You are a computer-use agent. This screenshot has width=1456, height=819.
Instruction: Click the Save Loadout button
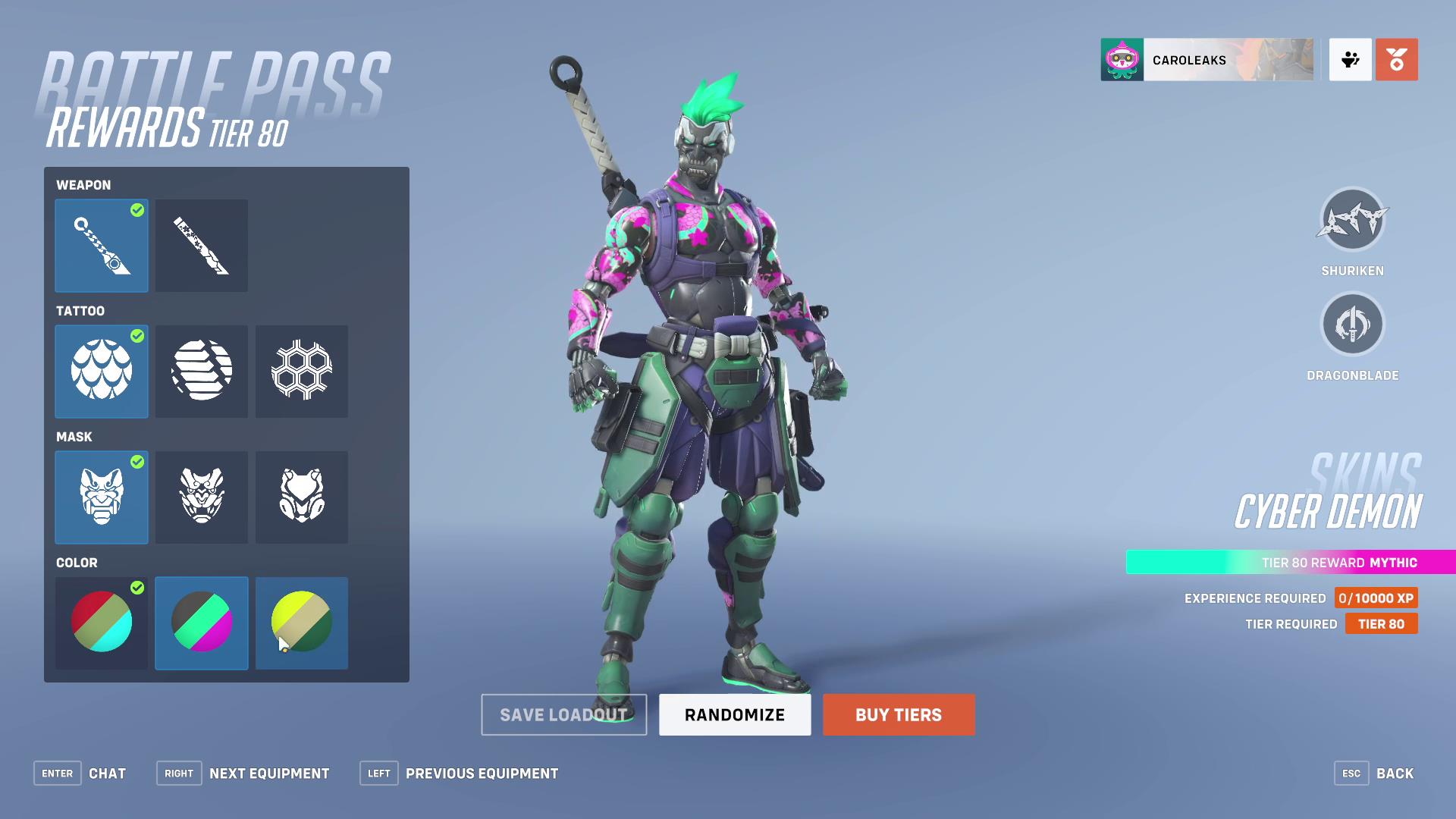click(x=563, y=714)
